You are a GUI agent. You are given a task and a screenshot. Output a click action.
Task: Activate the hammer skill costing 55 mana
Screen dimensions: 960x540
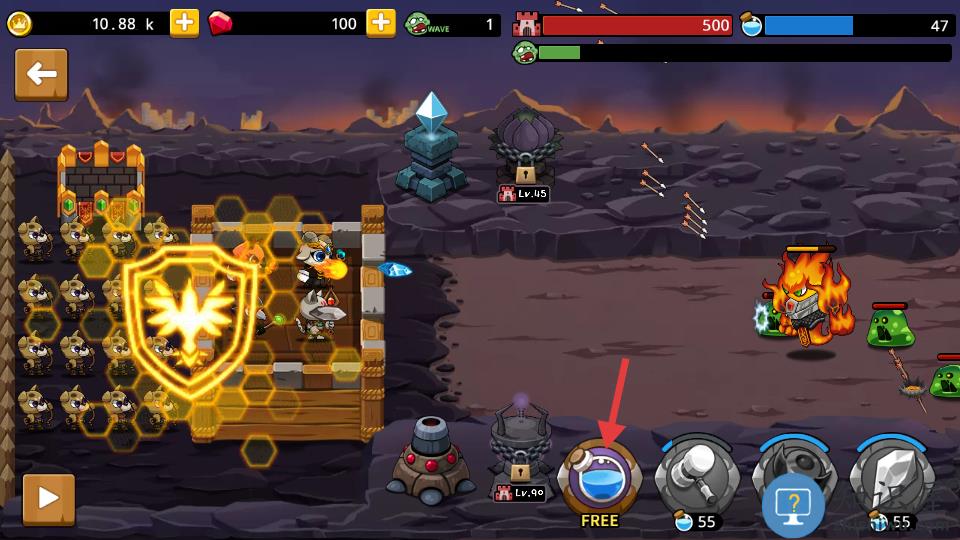pos(695,480)
